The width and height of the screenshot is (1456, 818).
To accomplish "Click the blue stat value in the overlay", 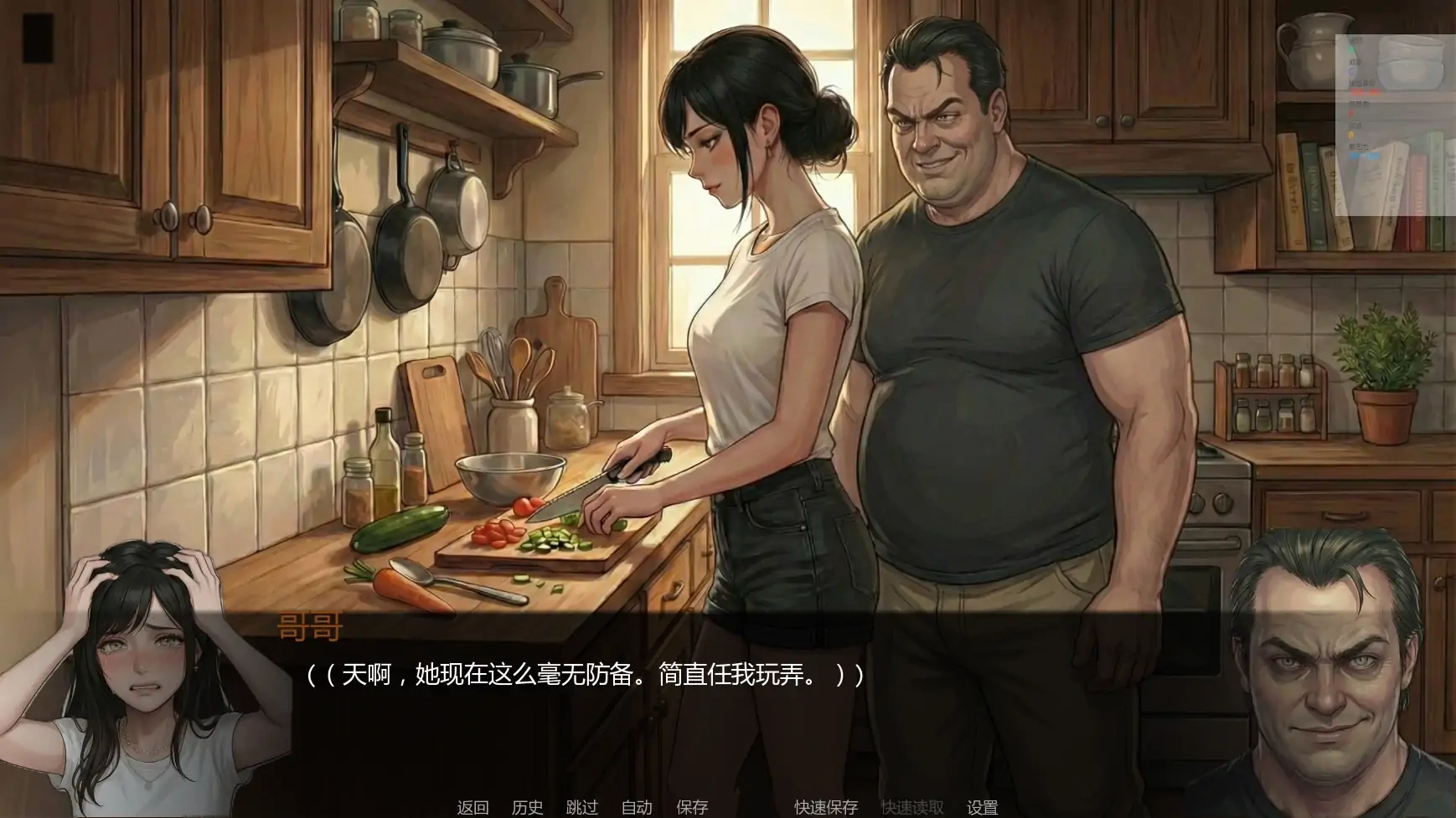I will point(1364,155).
